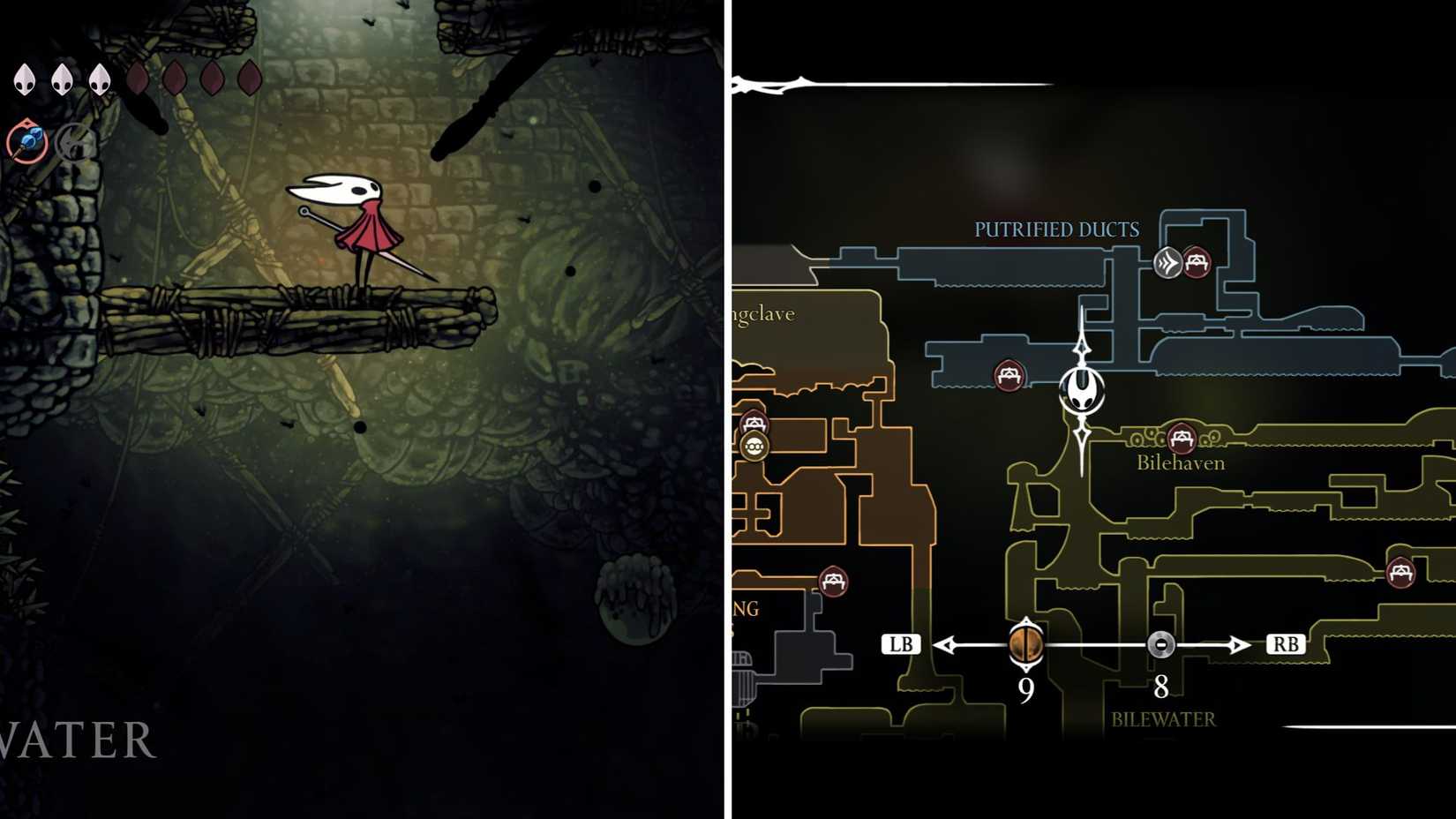
Task: Select the Bilewater region label
Action: 1163,719
